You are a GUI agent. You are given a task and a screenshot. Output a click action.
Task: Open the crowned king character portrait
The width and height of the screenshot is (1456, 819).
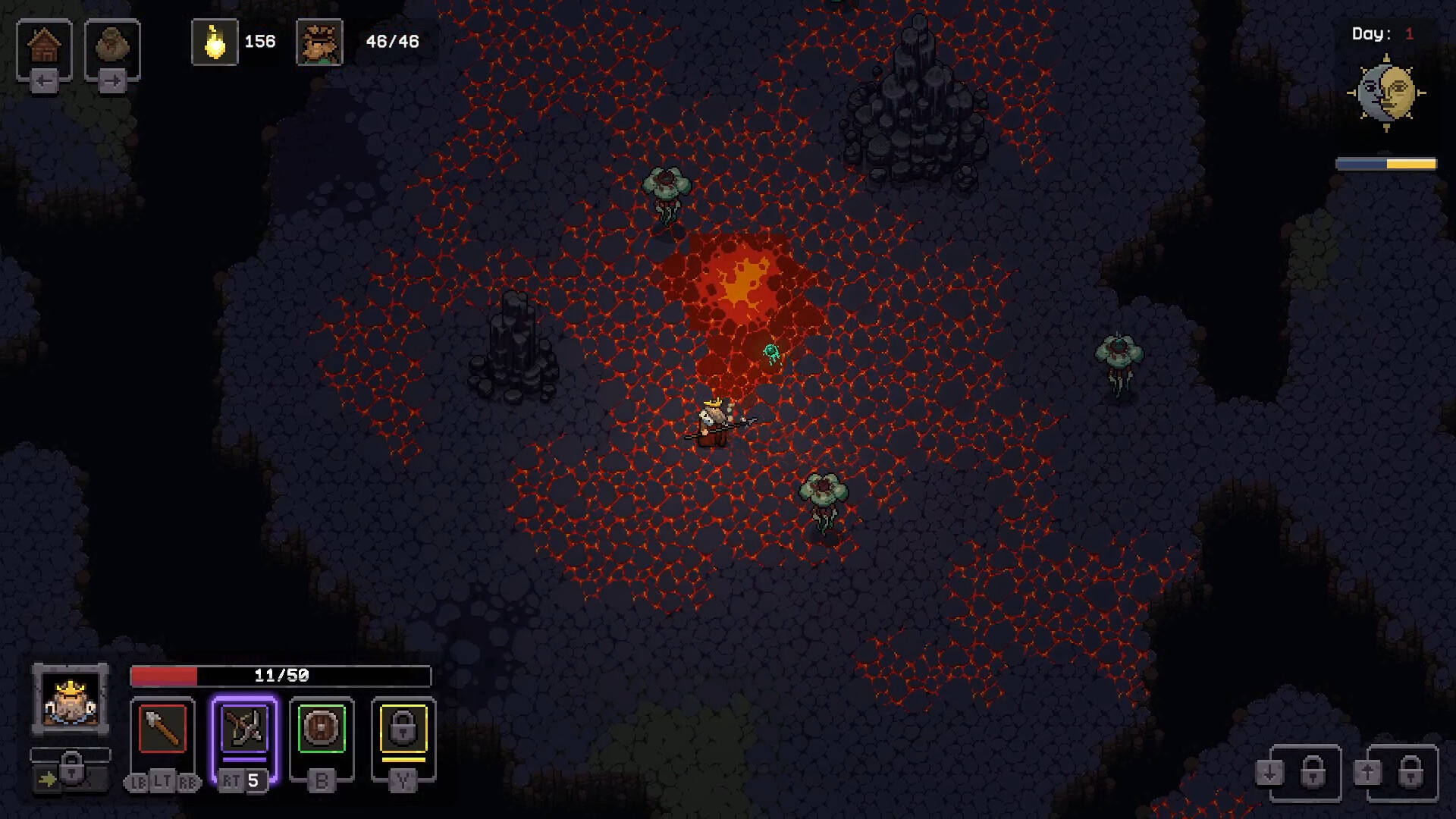(x=71, y=699)
